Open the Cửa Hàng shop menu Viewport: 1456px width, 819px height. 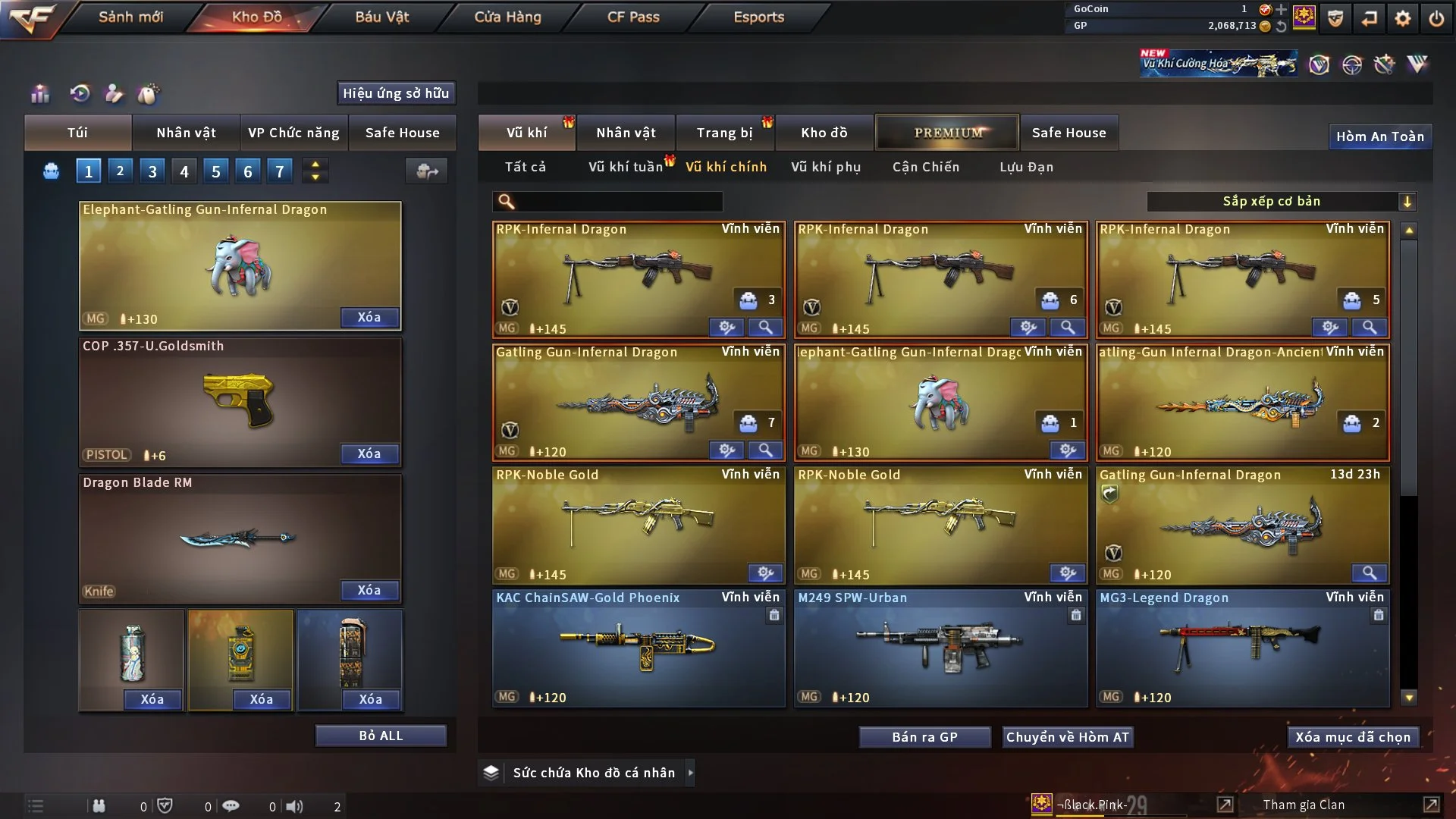[507, 17]
